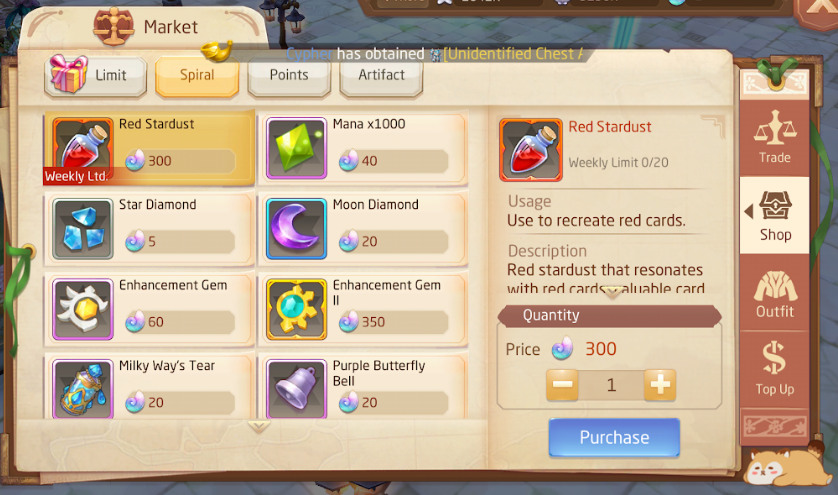This screenshot has width=838, height=495.
Task: Open the Spiral shop tab
Action: tap(197, 76)
